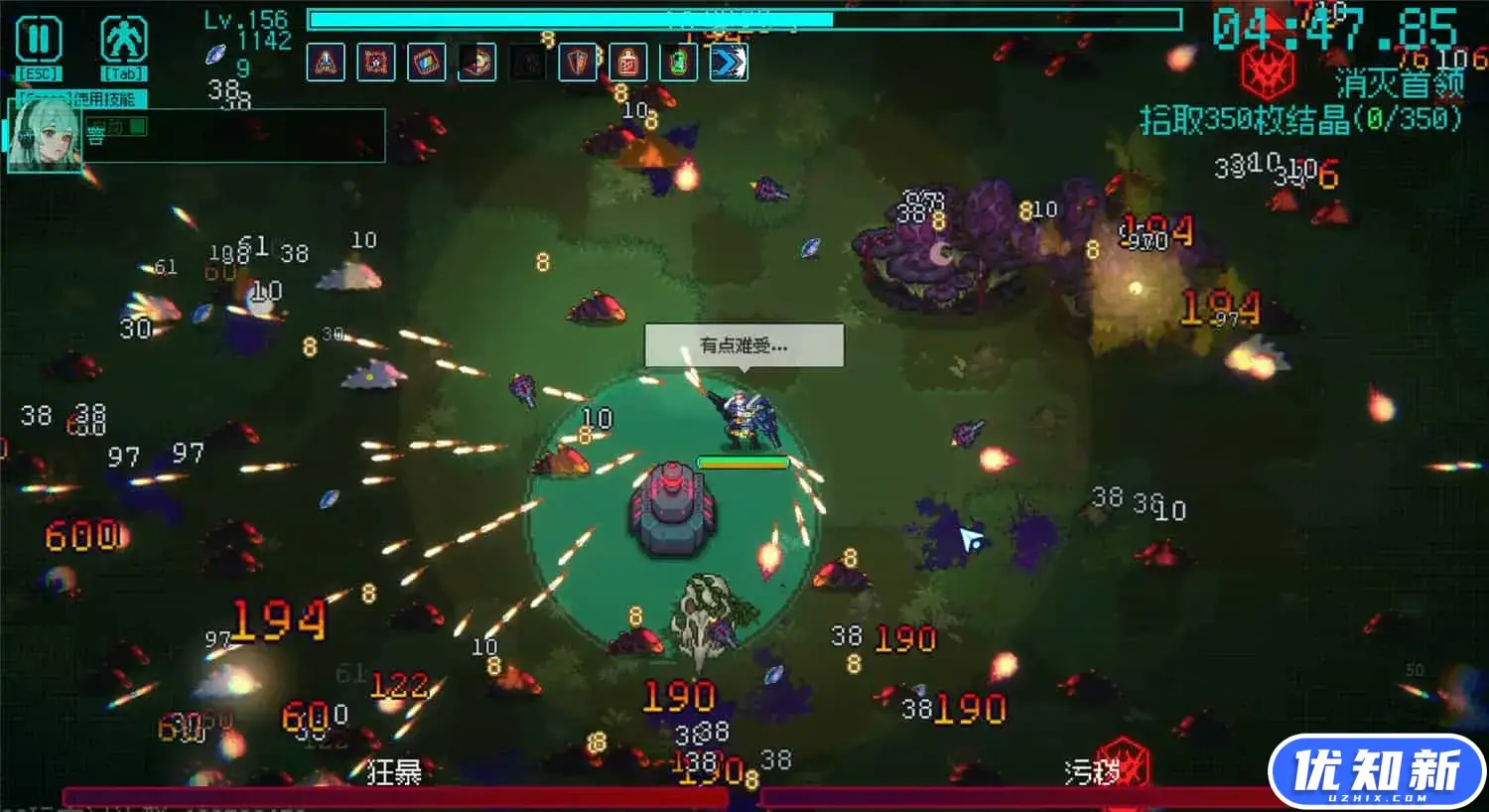Click the red boss emblem objective icon
The image size is (1489, 812).
click(x=1268, y=71)
